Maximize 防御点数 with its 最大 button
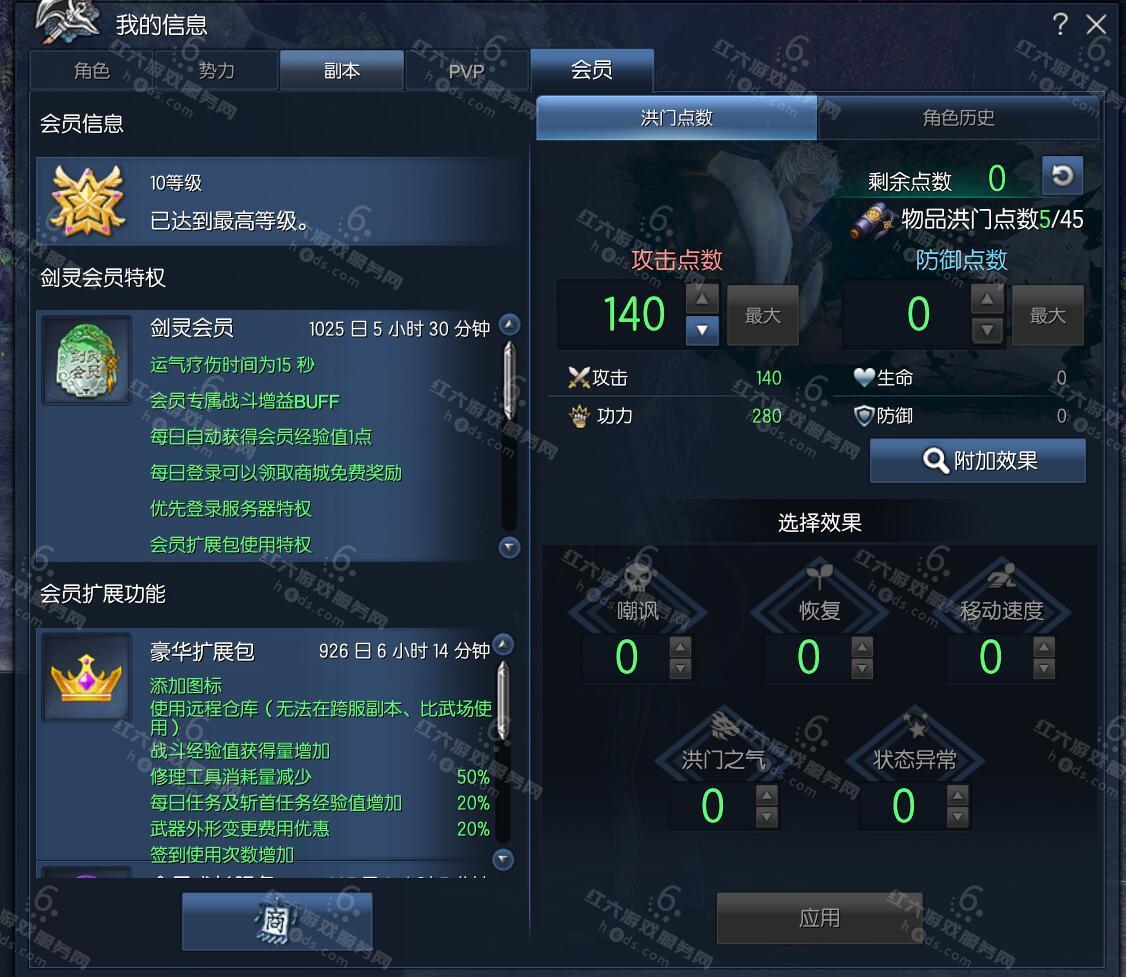 (1047, 316)
